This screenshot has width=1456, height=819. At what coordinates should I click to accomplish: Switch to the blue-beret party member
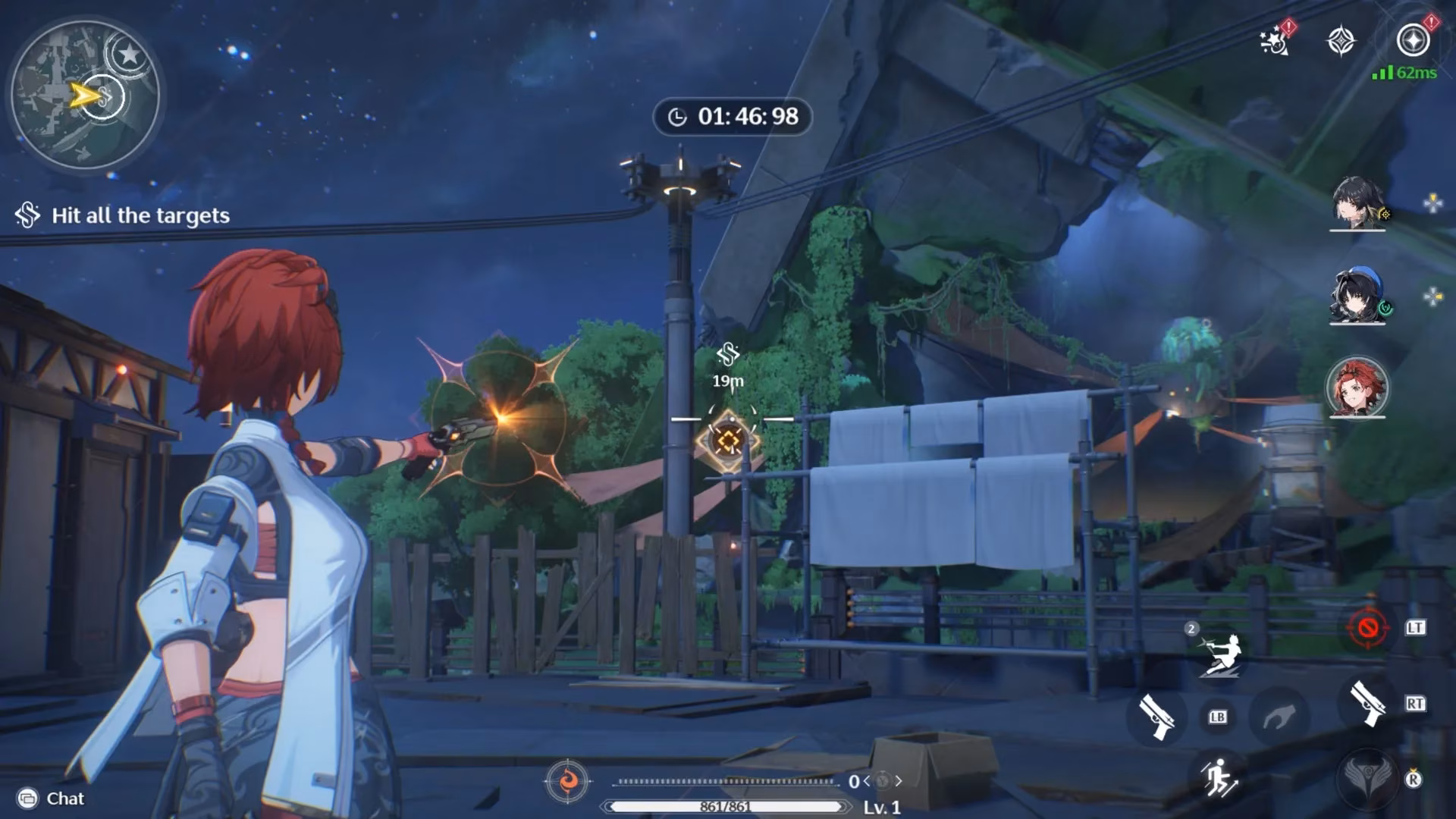point(1357,296)
